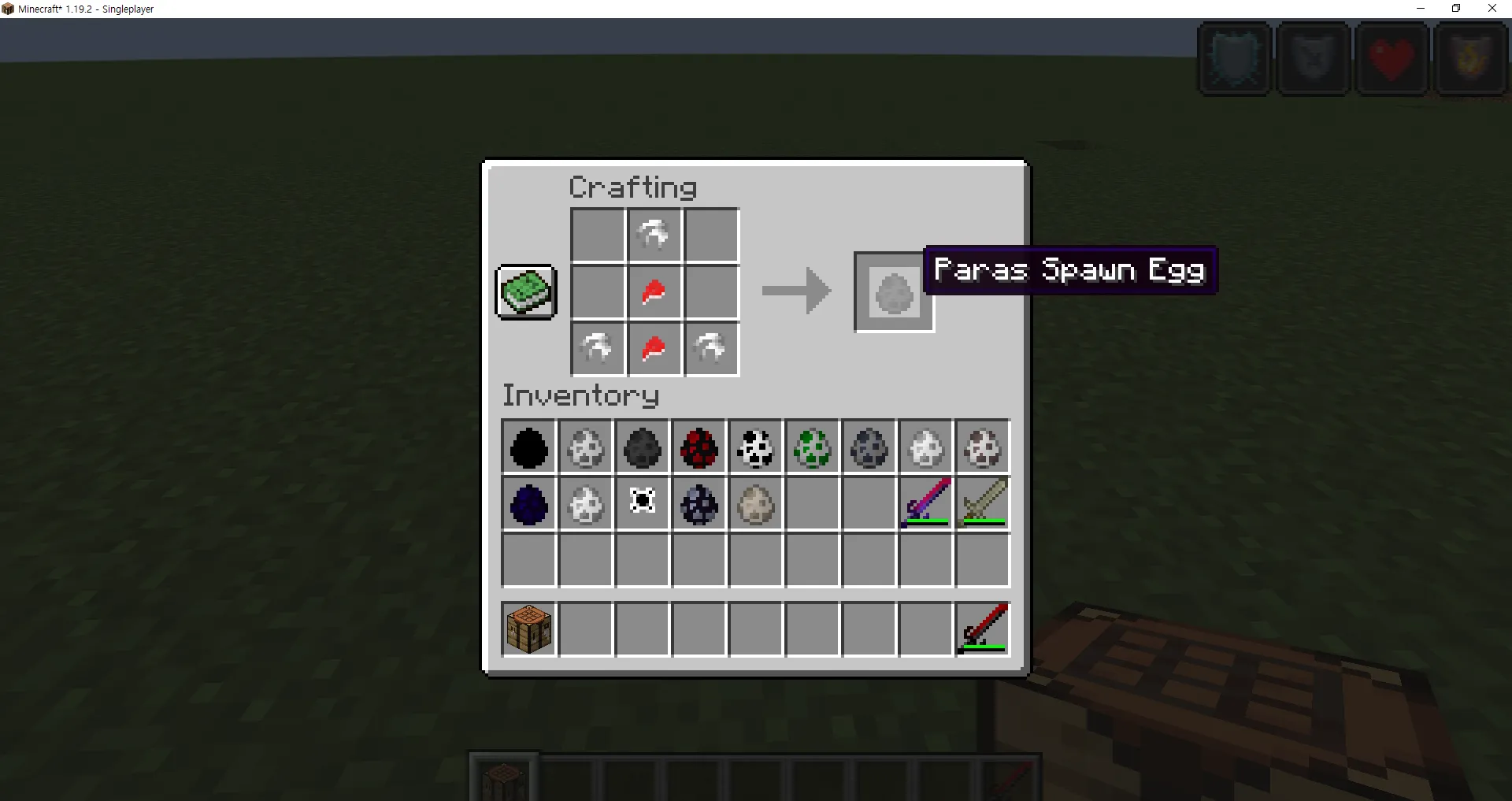The width and height of the screenshot is (1512, 801).
Task: Grab the red-bladed sword in the bottom-right slot
Action: (x=982, y=628)
